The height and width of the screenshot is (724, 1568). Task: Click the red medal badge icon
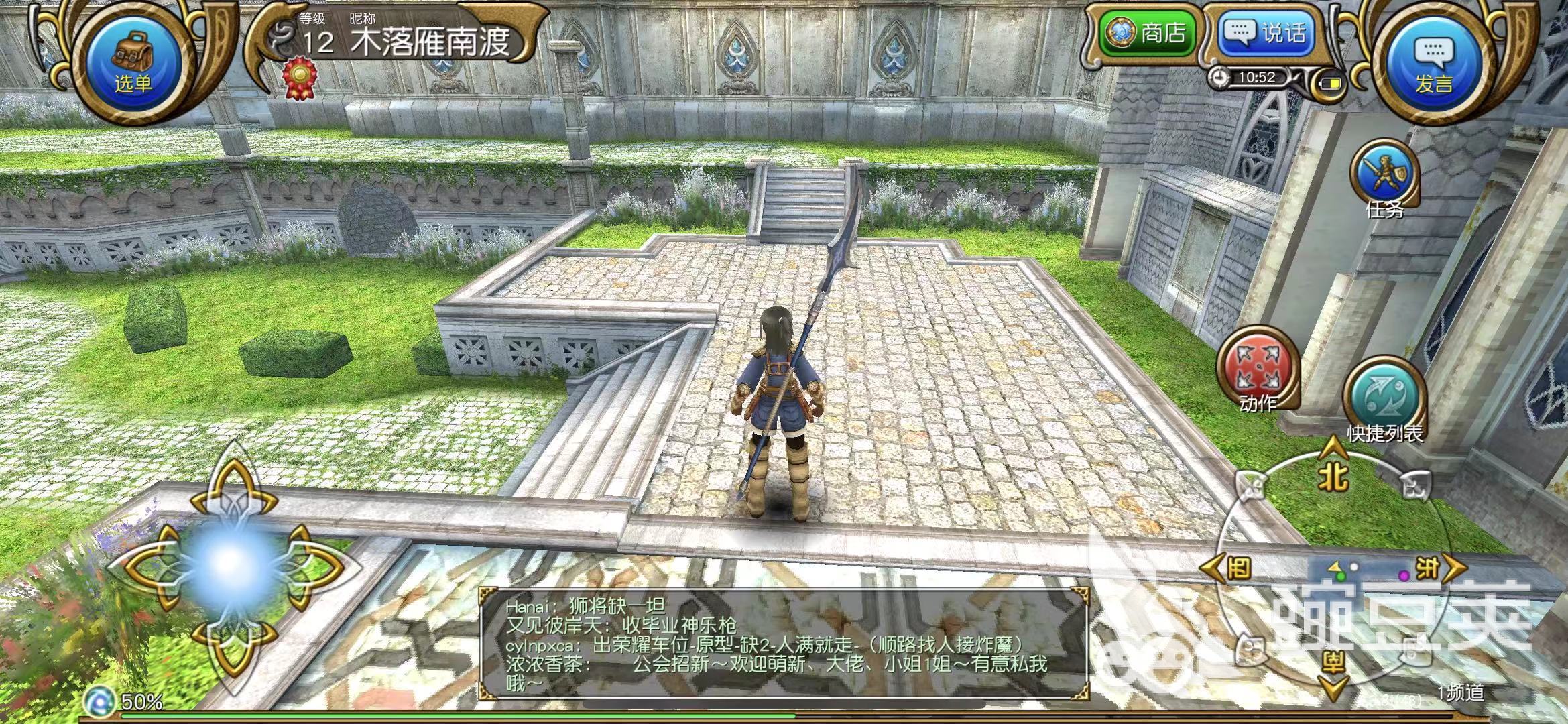(x=298, y=79)
